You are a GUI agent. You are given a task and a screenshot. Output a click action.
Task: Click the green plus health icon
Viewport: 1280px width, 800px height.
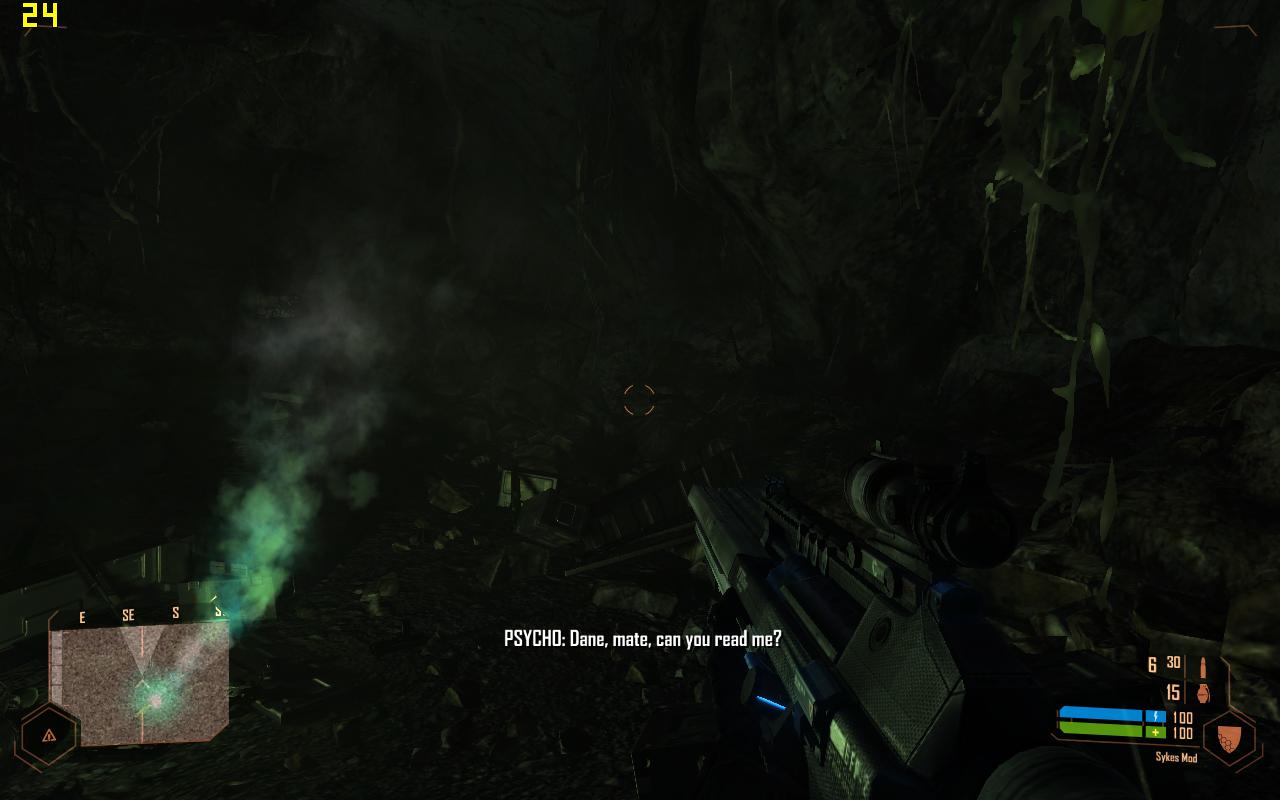pos(1155,732)
